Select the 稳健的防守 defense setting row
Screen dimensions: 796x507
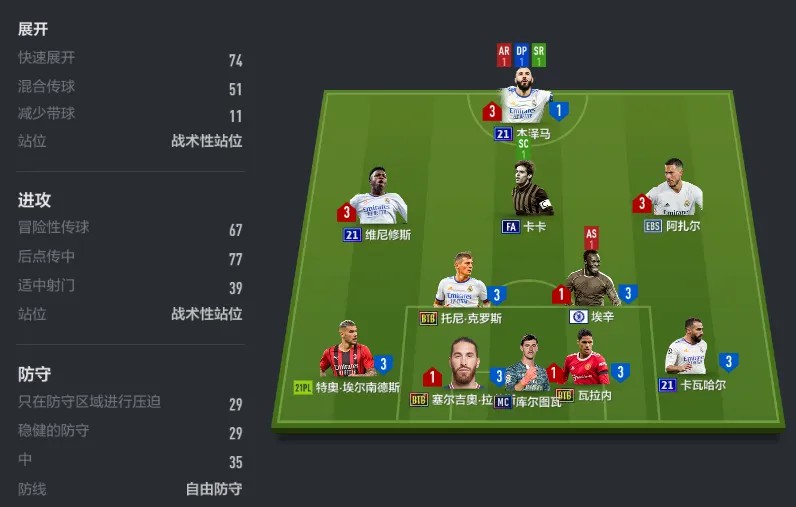(x=130, y=432)
